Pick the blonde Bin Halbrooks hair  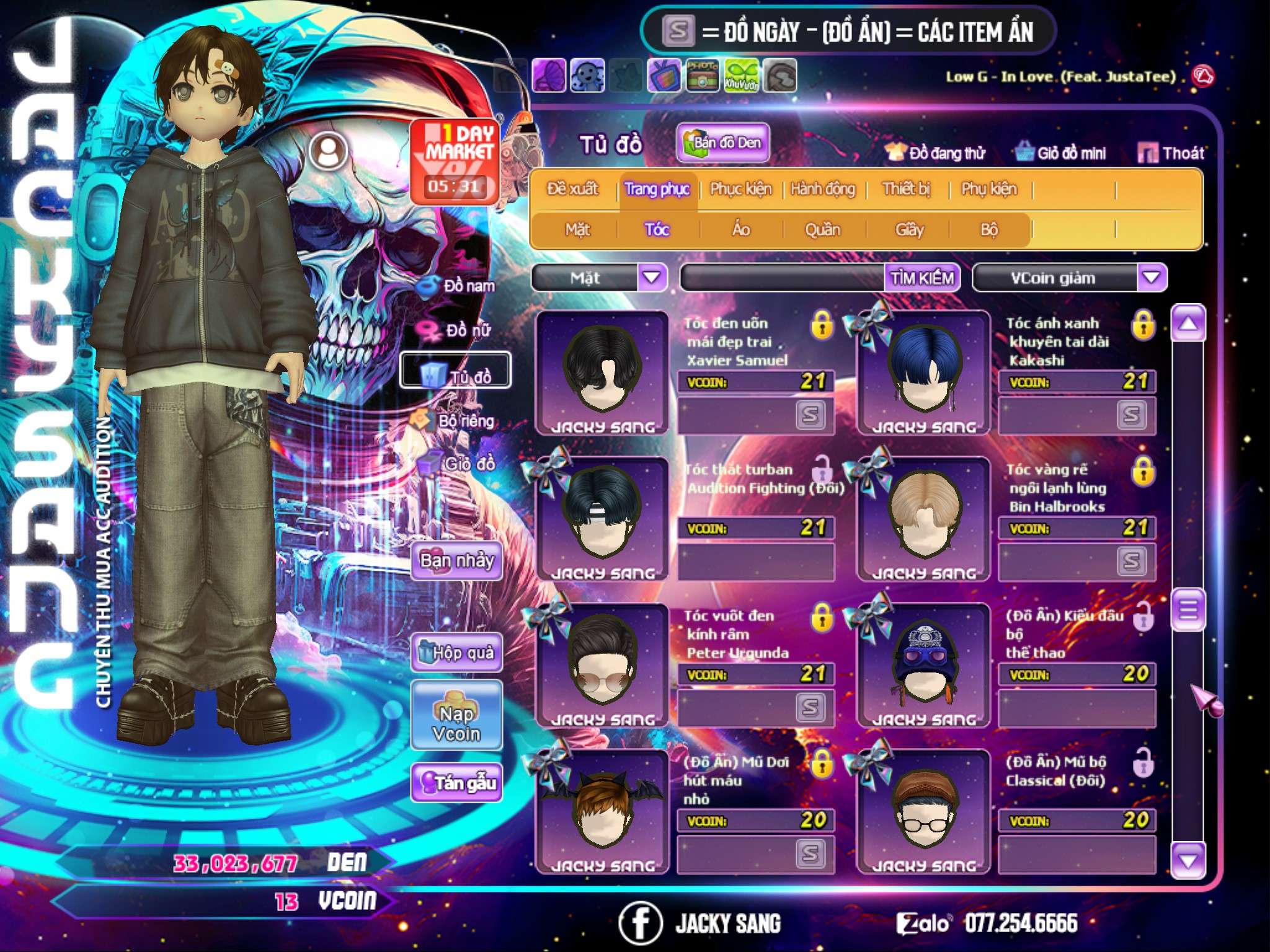(923, 518)
